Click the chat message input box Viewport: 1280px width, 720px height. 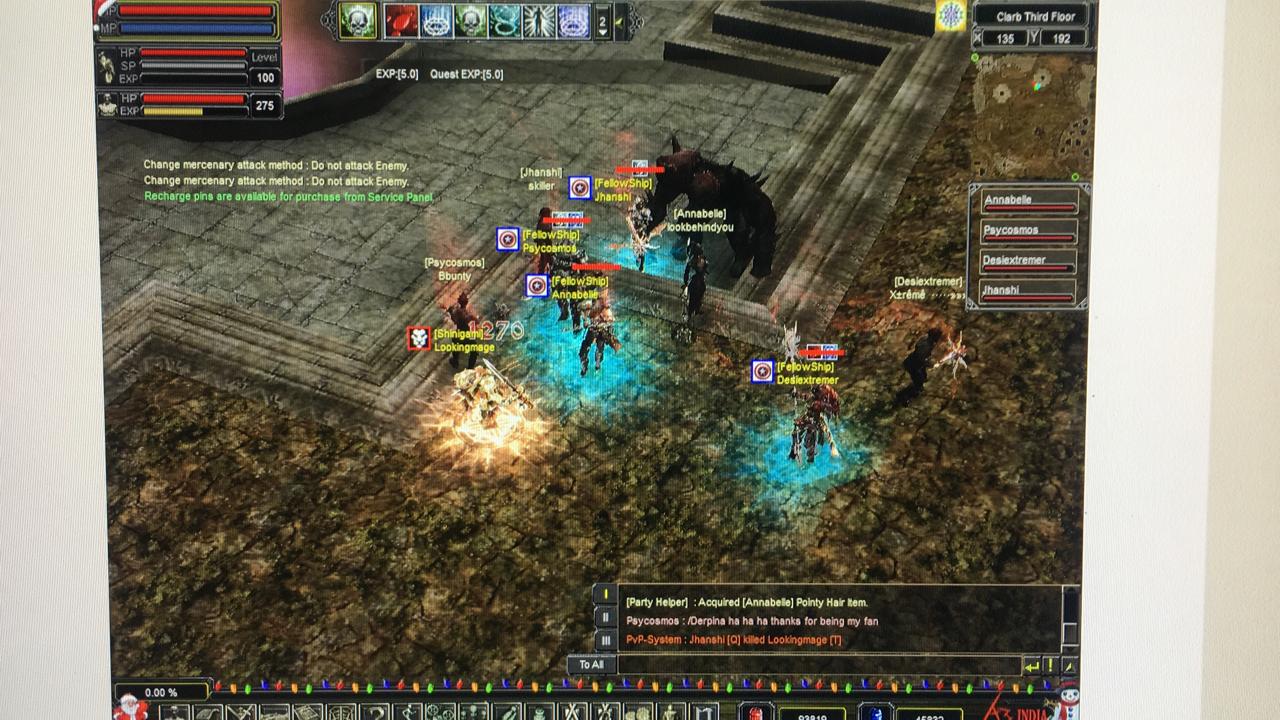pyautogui.click(x=818, y=664)
